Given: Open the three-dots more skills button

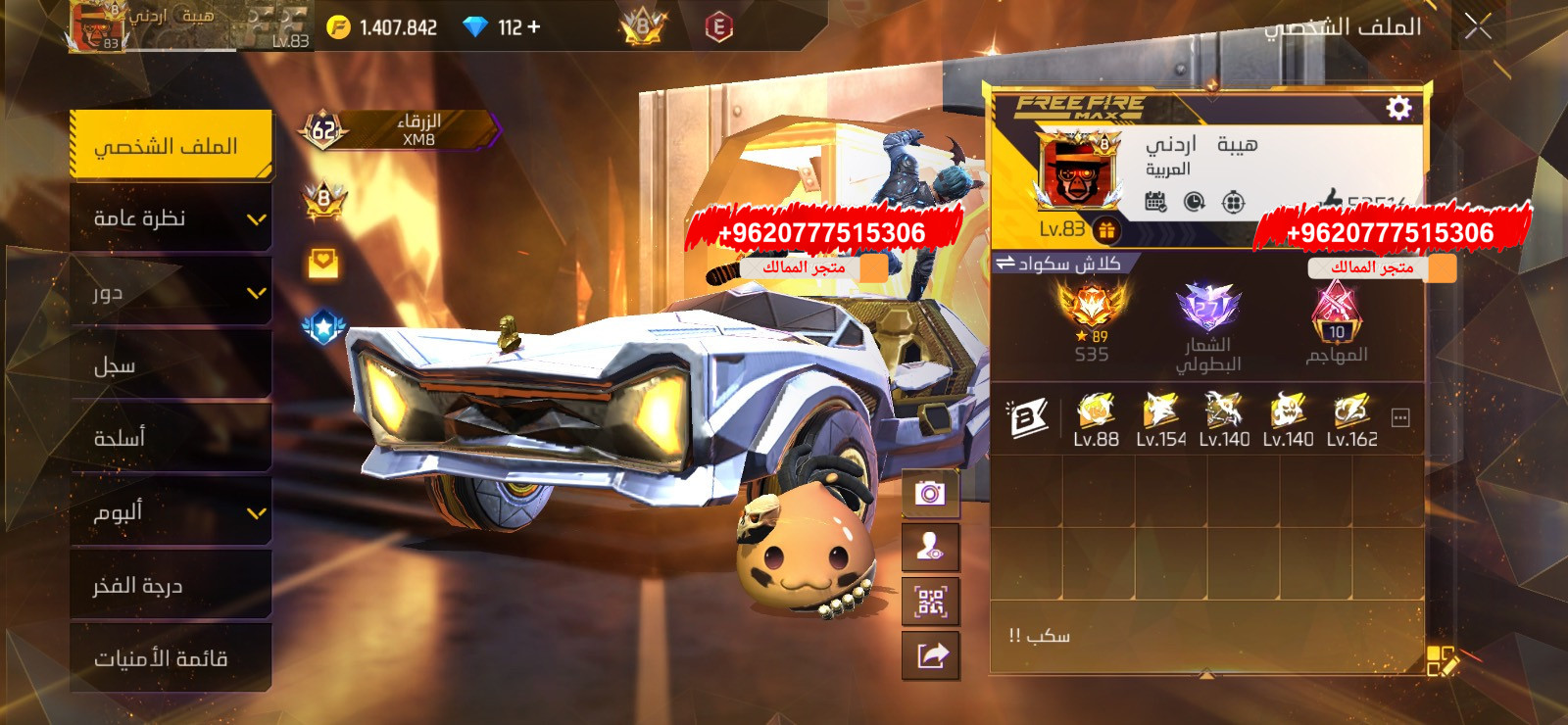Looking at the screenshot, I should coord(1400,418).
